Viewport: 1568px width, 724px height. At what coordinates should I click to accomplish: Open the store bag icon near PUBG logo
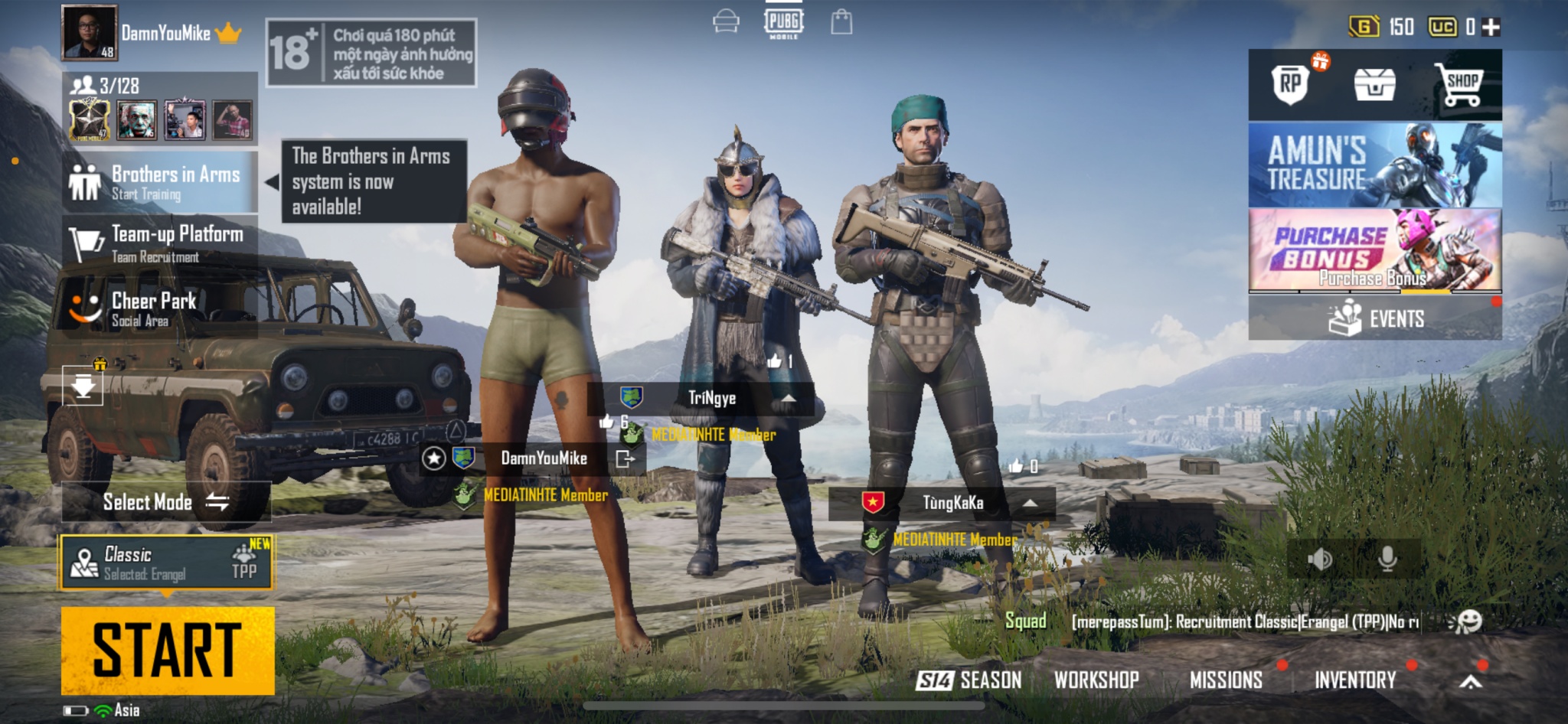[x=843, y=21]
